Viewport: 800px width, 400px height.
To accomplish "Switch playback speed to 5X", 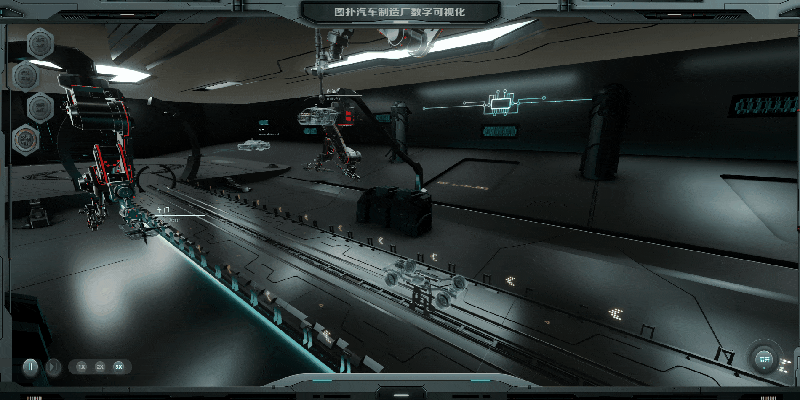I will pos(118,367).
